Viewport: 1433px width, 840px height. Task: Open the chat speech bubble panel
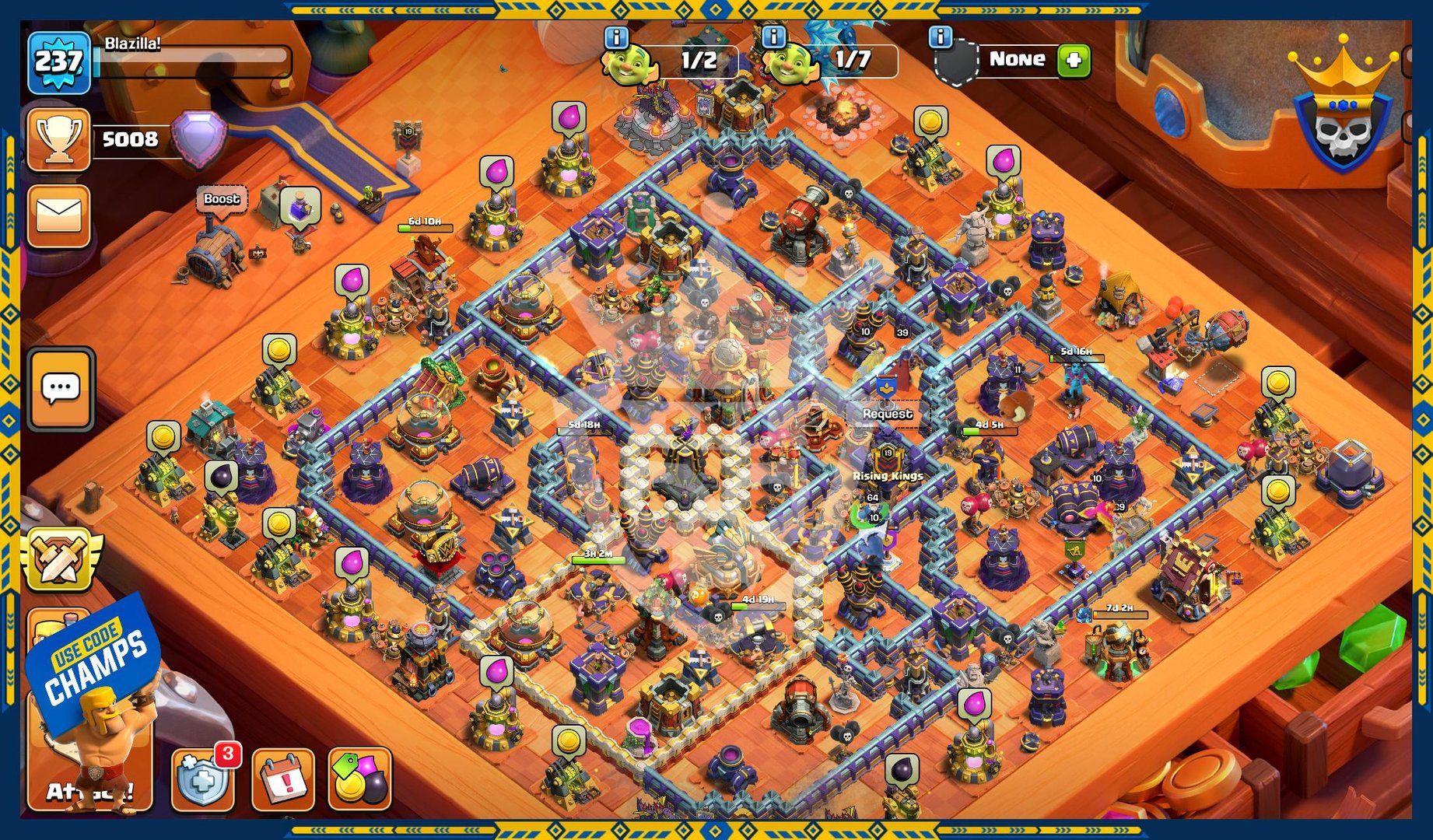pos(61,388)
